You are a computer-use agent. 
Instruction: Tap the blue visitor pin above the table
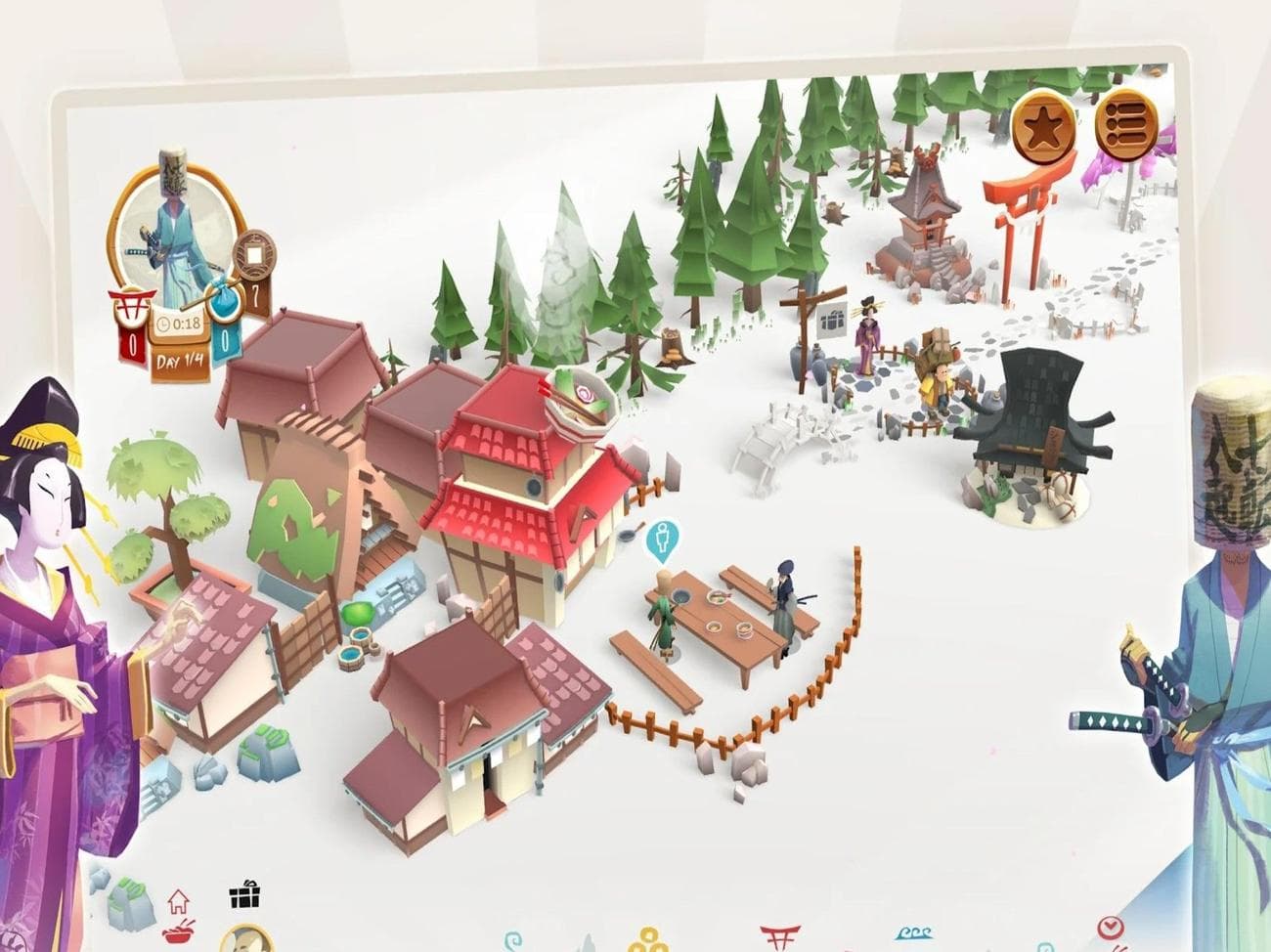pos(664,540)
